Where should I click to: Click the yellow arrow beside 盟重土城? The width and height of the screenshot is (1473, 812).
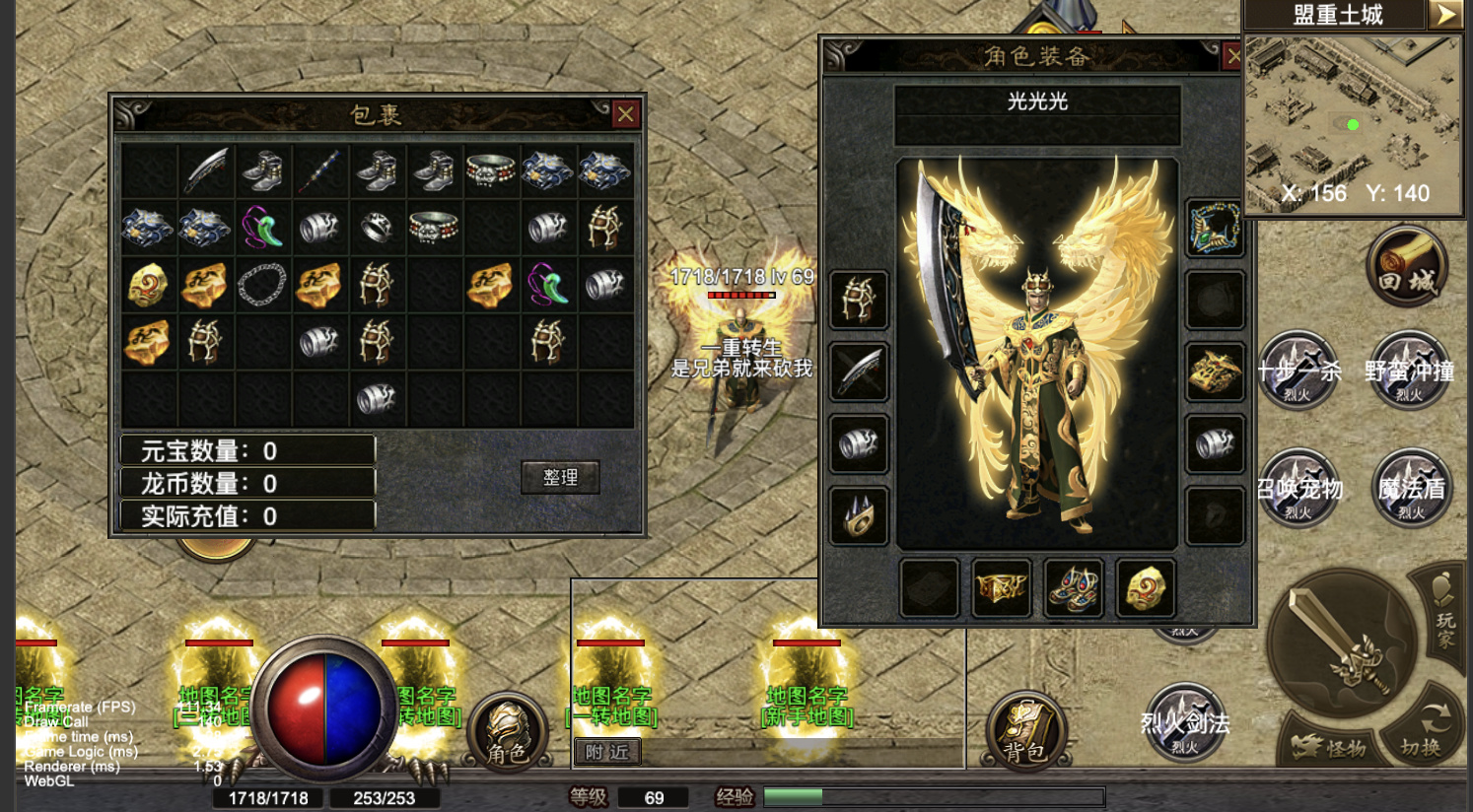tap(1445, 14)
